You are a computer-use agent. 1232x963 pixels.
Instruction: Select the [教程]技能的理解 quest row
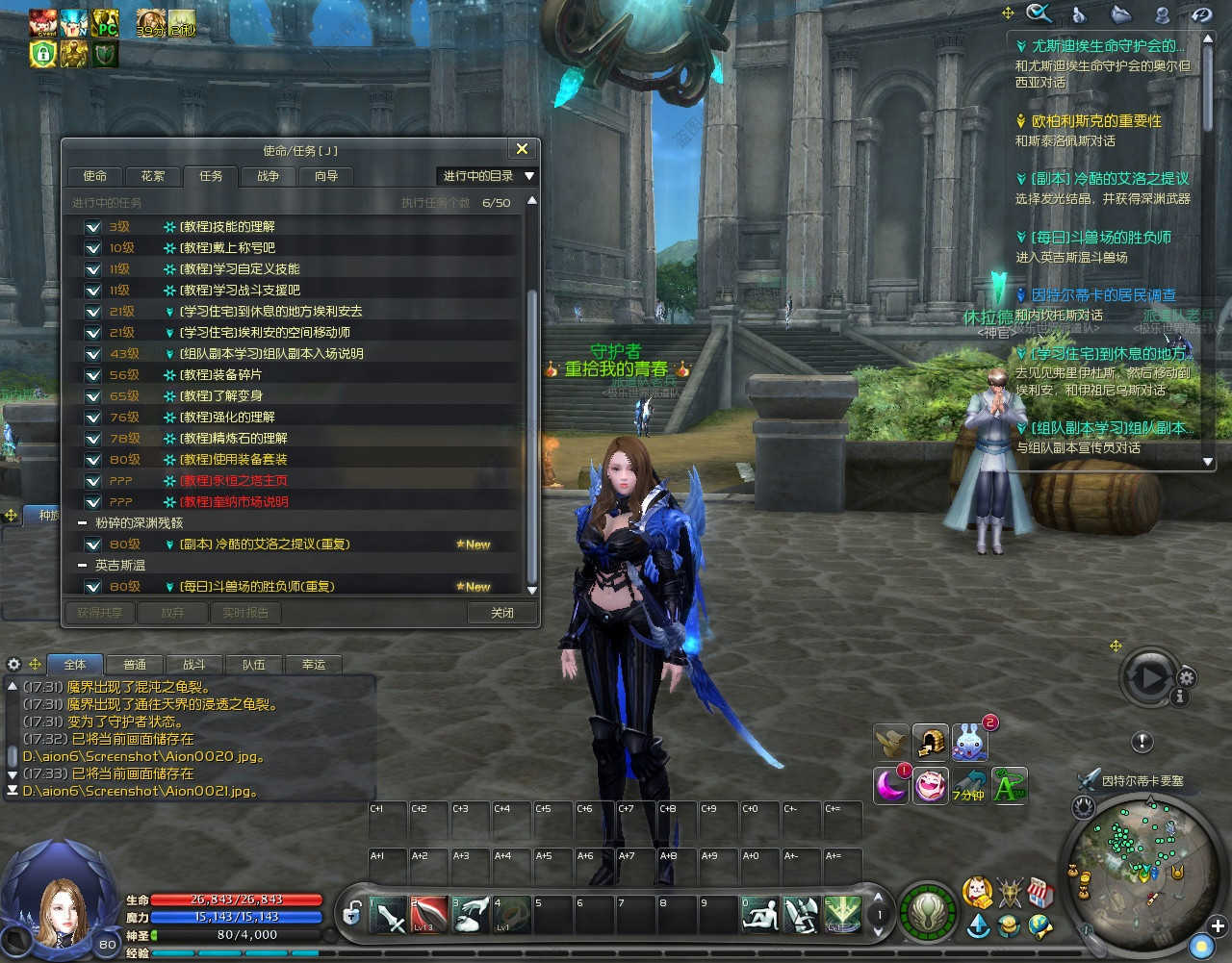point(227,227)
